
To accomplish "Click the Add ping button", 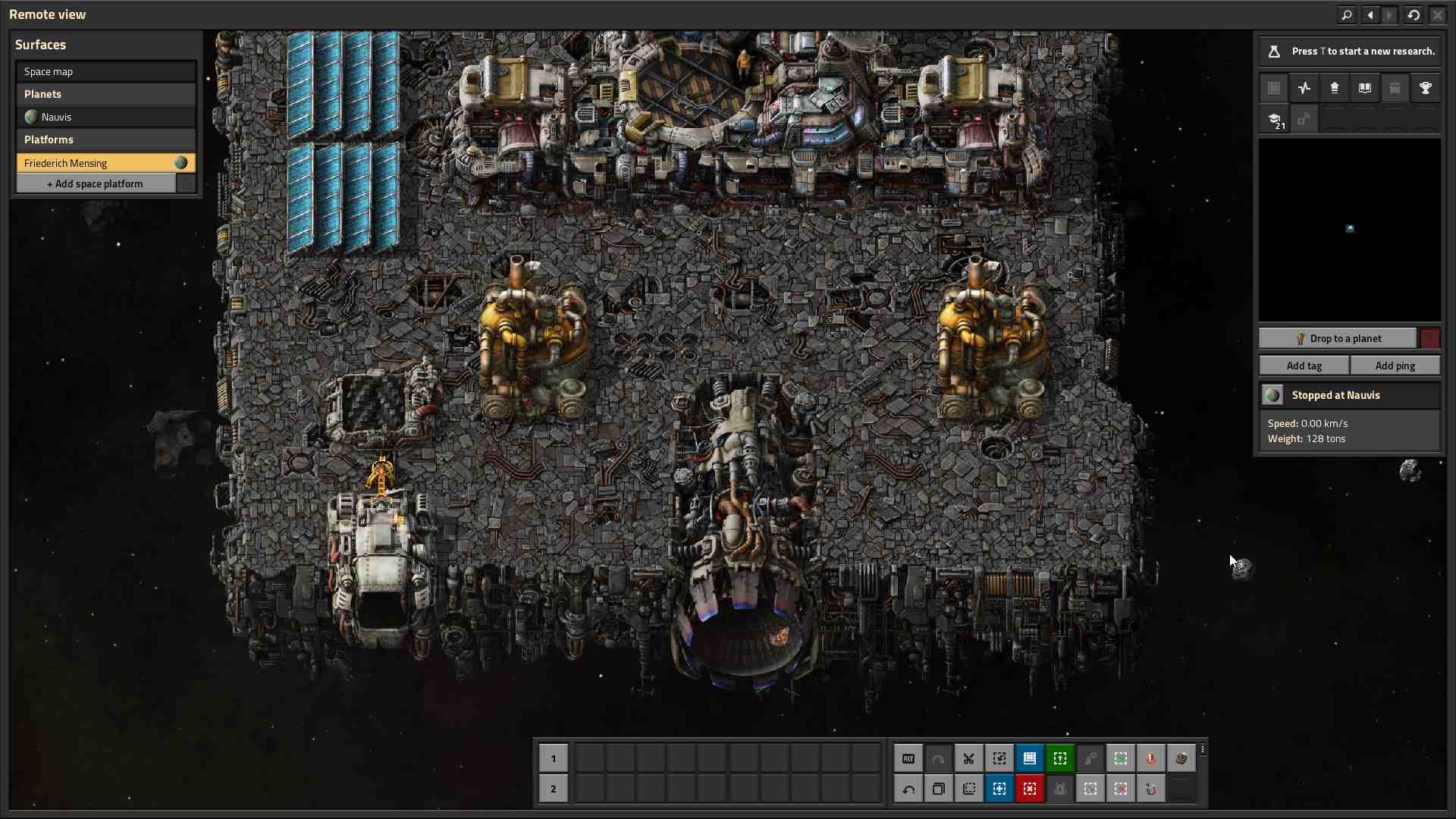I will [1395, 366].
